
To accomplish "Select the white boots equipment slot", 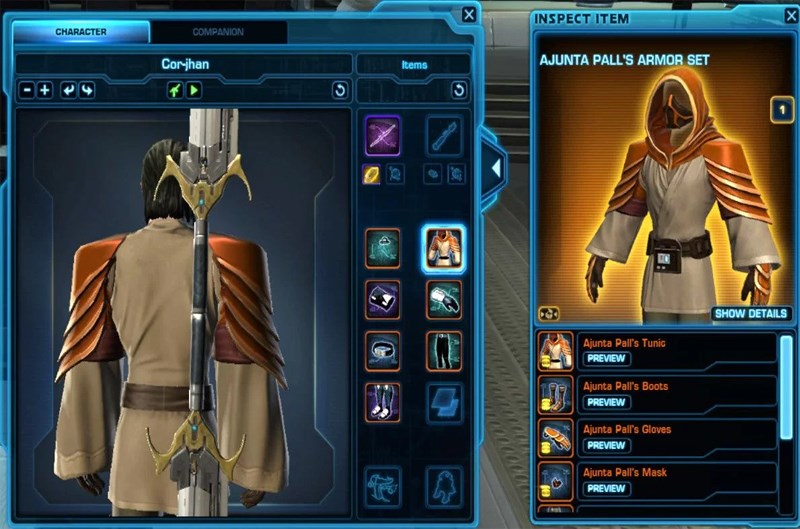I will [382, 401].
